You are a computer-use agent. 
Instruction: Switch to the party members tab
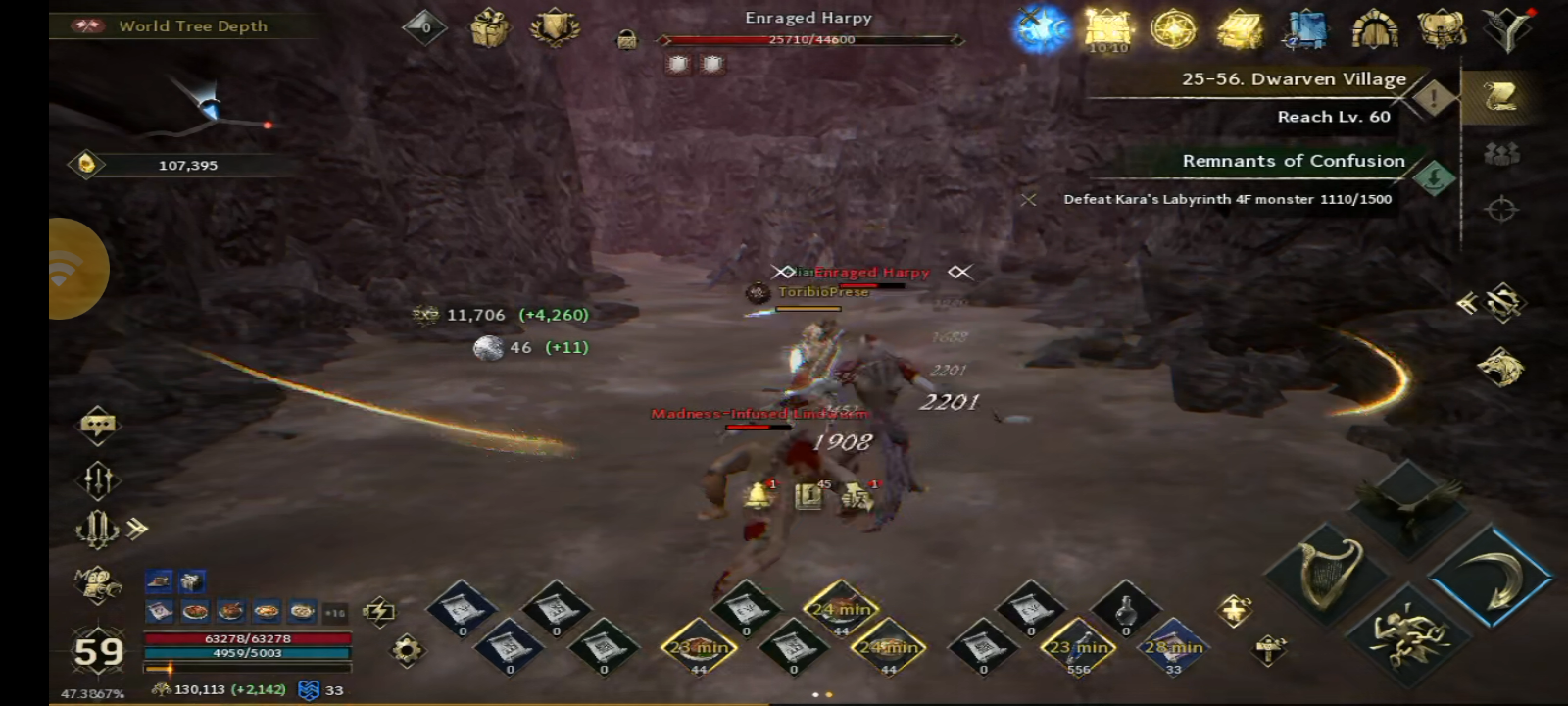(1501, 154)
